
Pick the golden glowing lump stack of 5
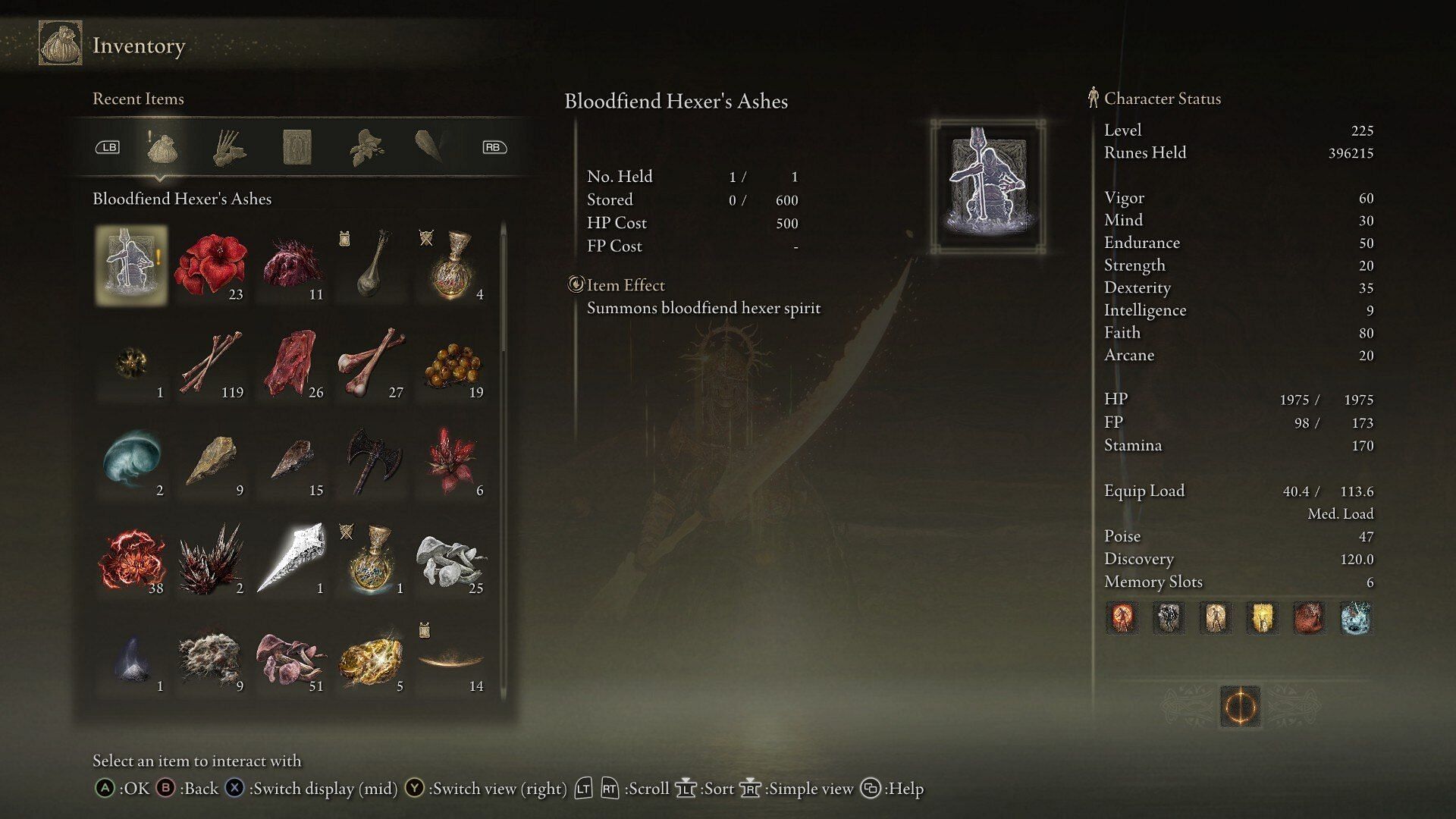[x=372, y=657]
